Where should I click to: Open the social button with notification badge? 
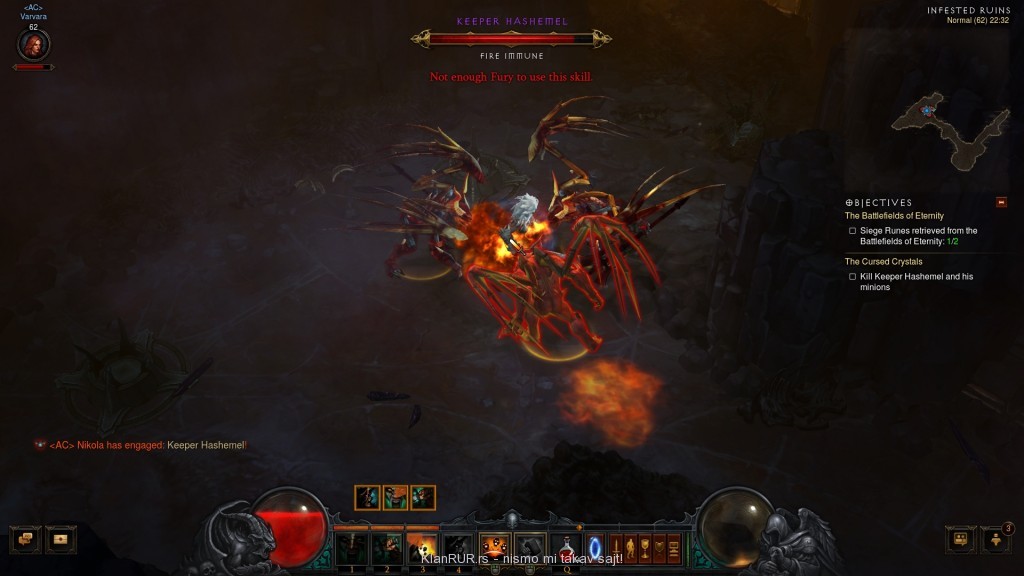996,539
